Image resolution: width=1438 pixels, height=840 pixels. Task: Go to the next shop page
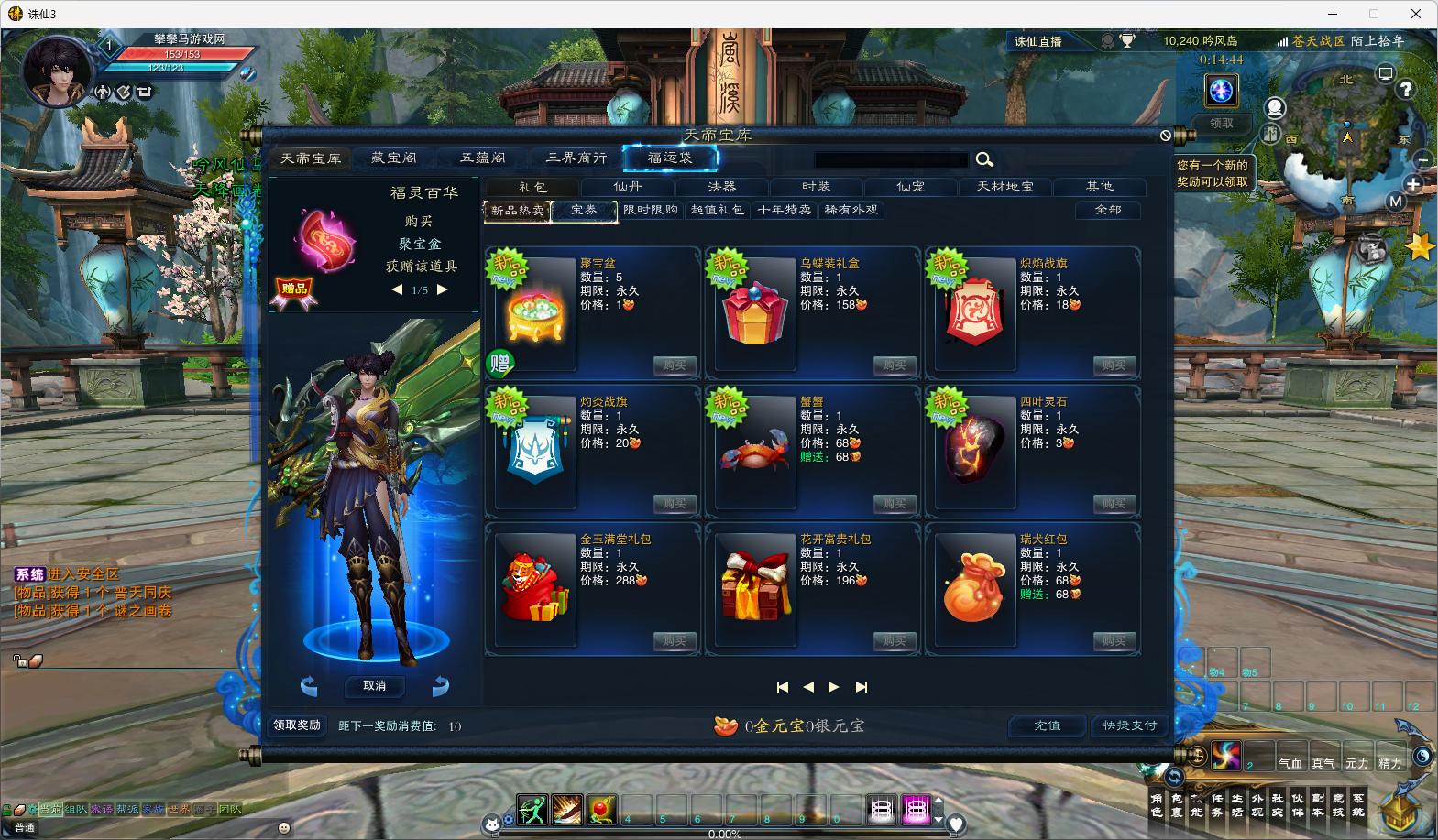tap(833, 687)
